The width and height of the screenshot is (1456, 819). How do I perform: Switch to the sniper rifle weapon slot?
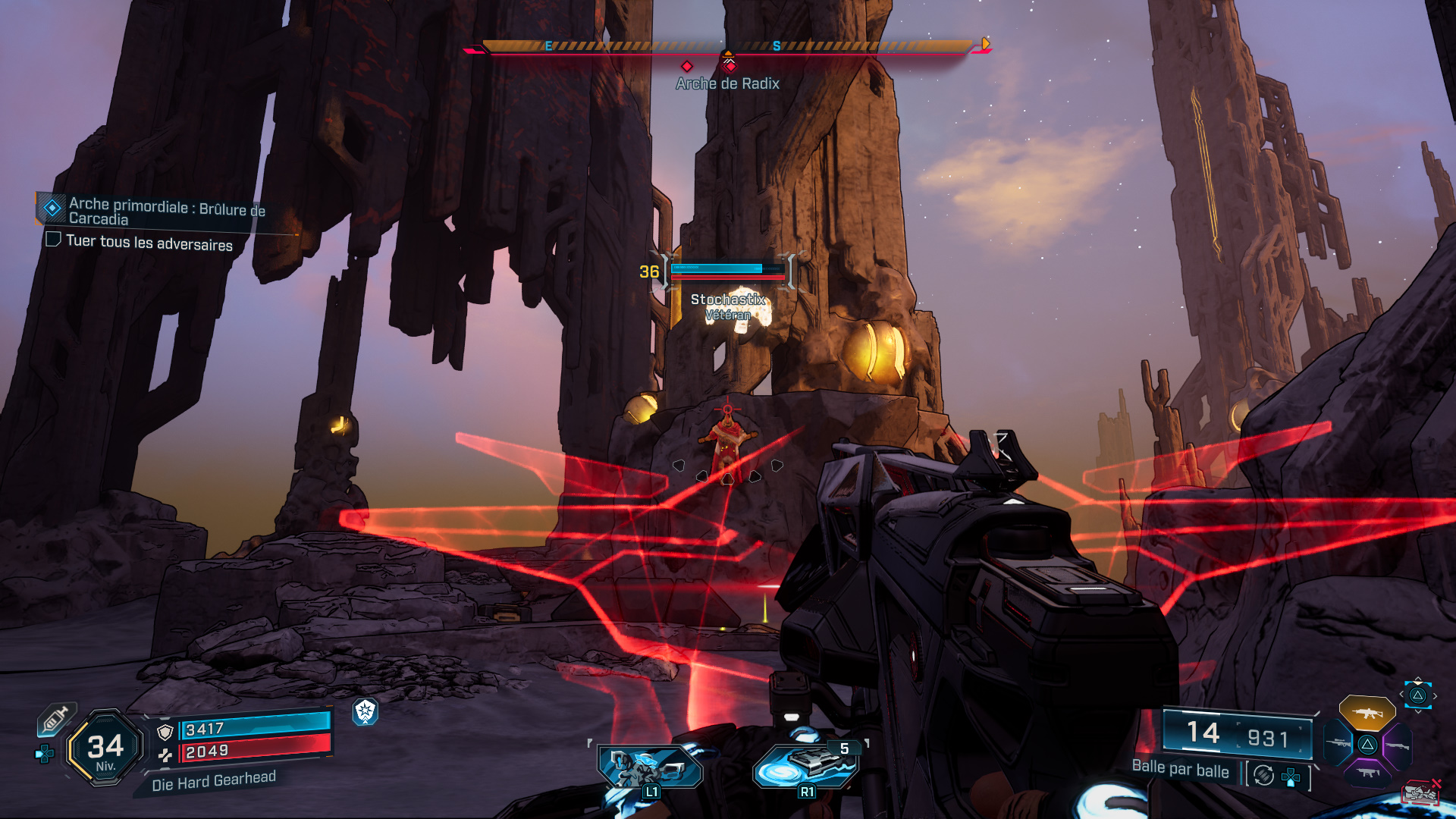tap(1338, 743)
